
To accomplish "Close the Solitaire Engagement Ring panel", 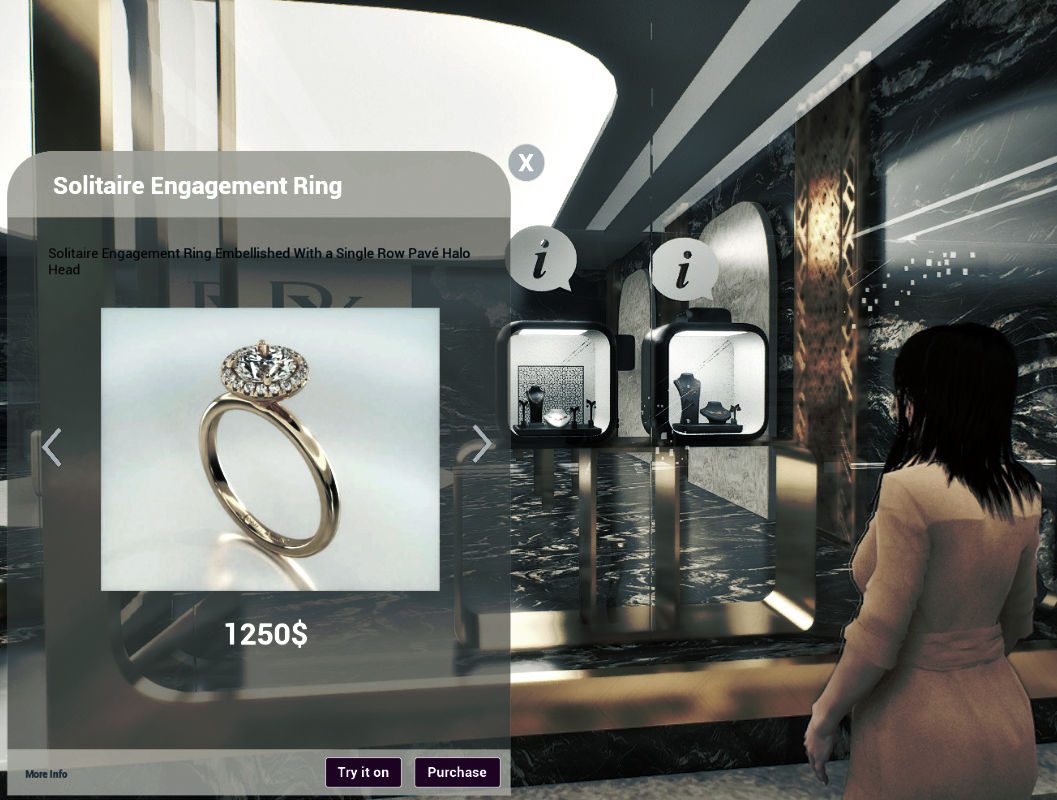I will tap(526, 163).
